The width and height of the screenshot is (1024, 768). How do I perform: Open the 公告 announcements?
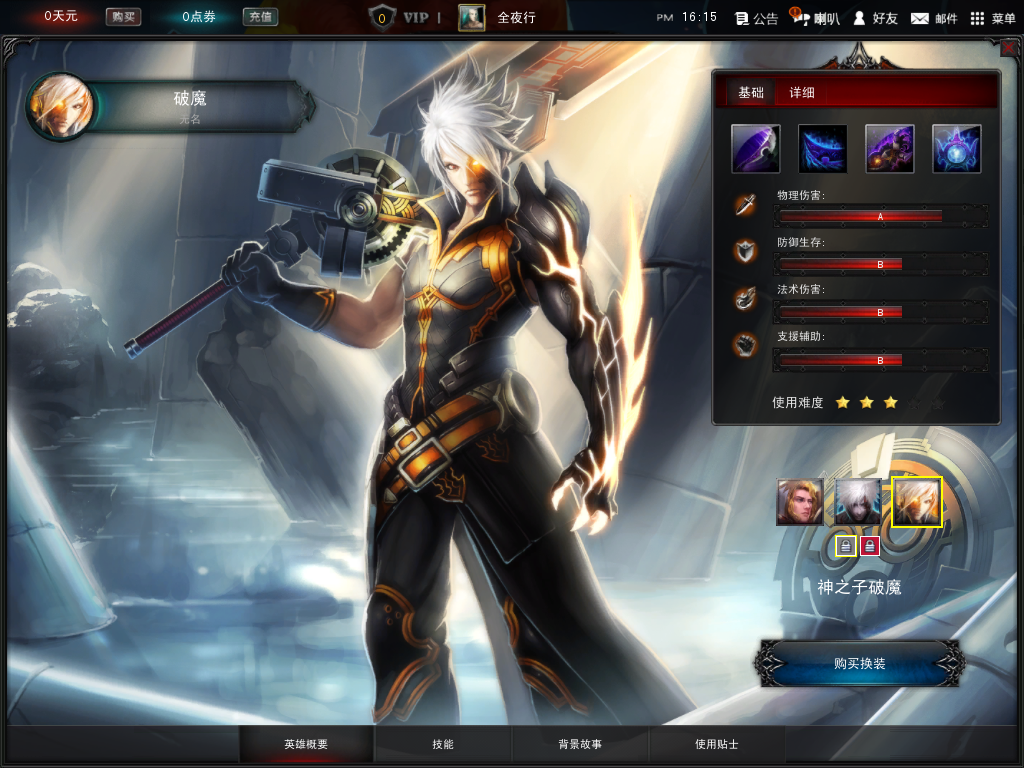click(756, 18)
